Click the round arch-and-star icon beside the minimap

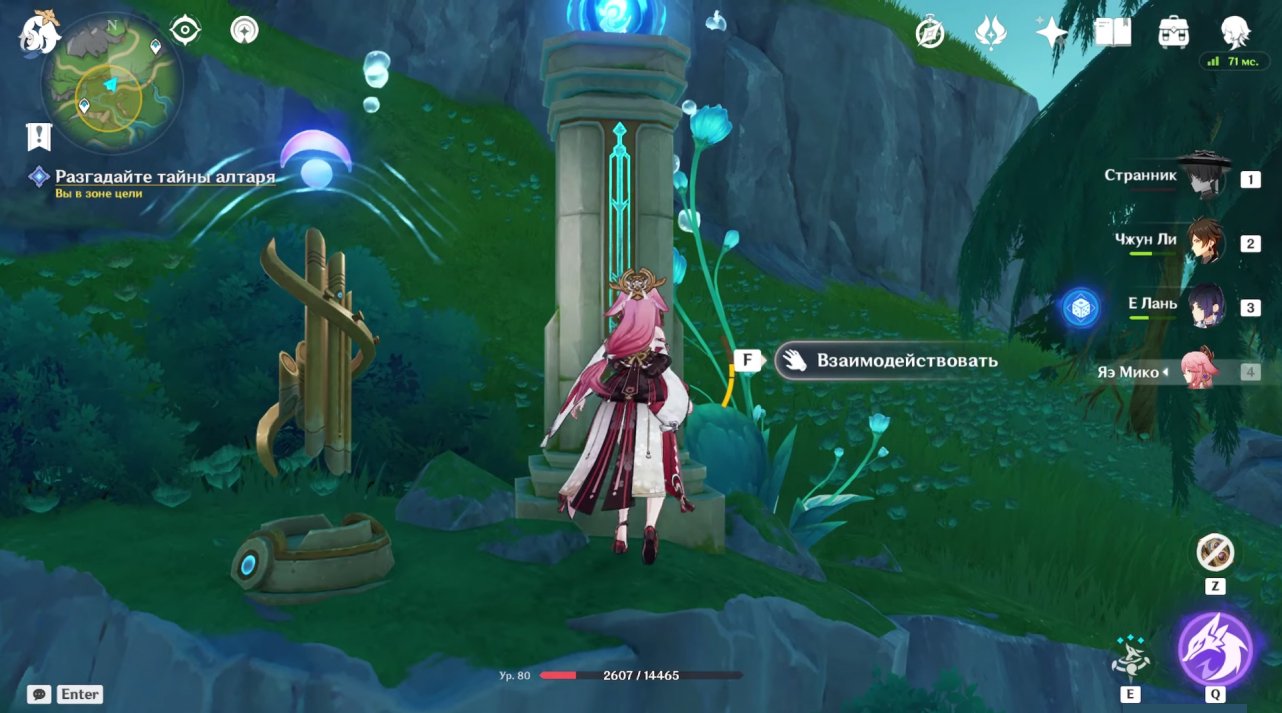coord(243,30)
